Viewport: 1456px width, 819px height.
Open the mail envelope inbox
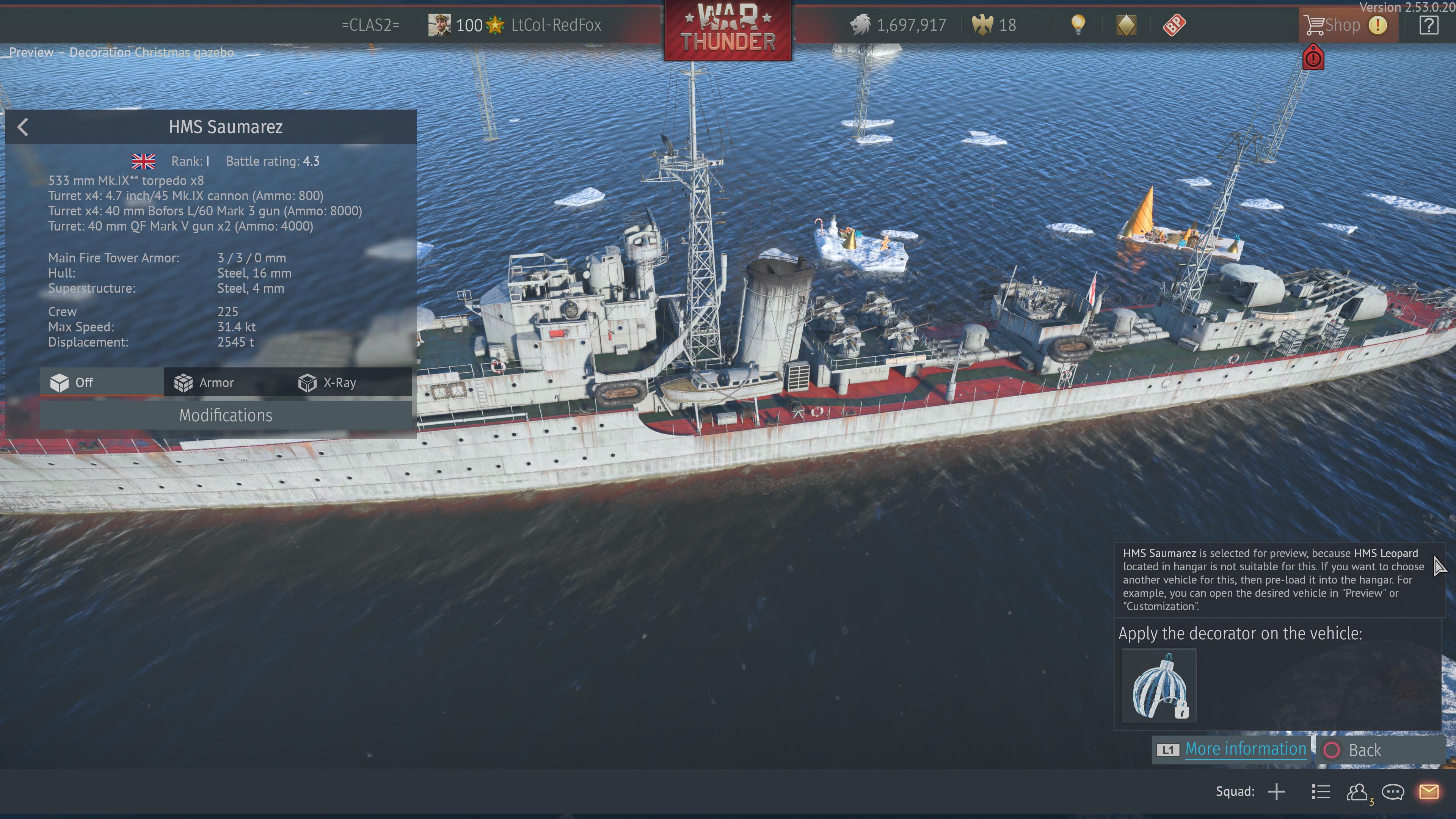point(1428,792)
